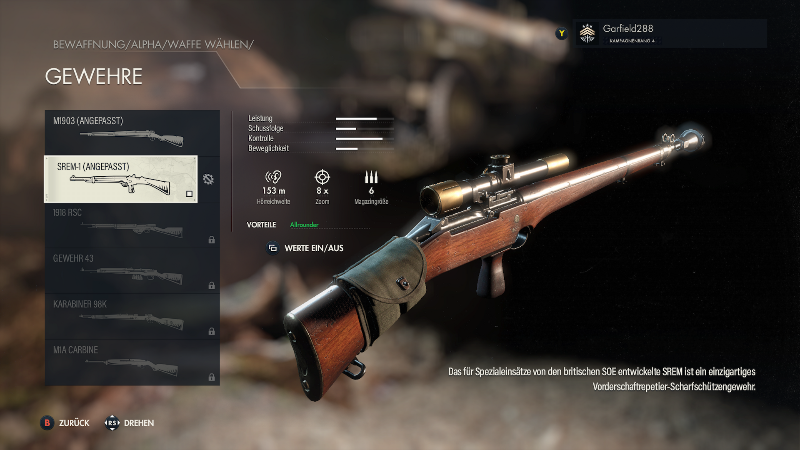Screen dimensions: 800x450
Task: Open the Garfield288 player profile banner
Action: (x=667, y=33)
